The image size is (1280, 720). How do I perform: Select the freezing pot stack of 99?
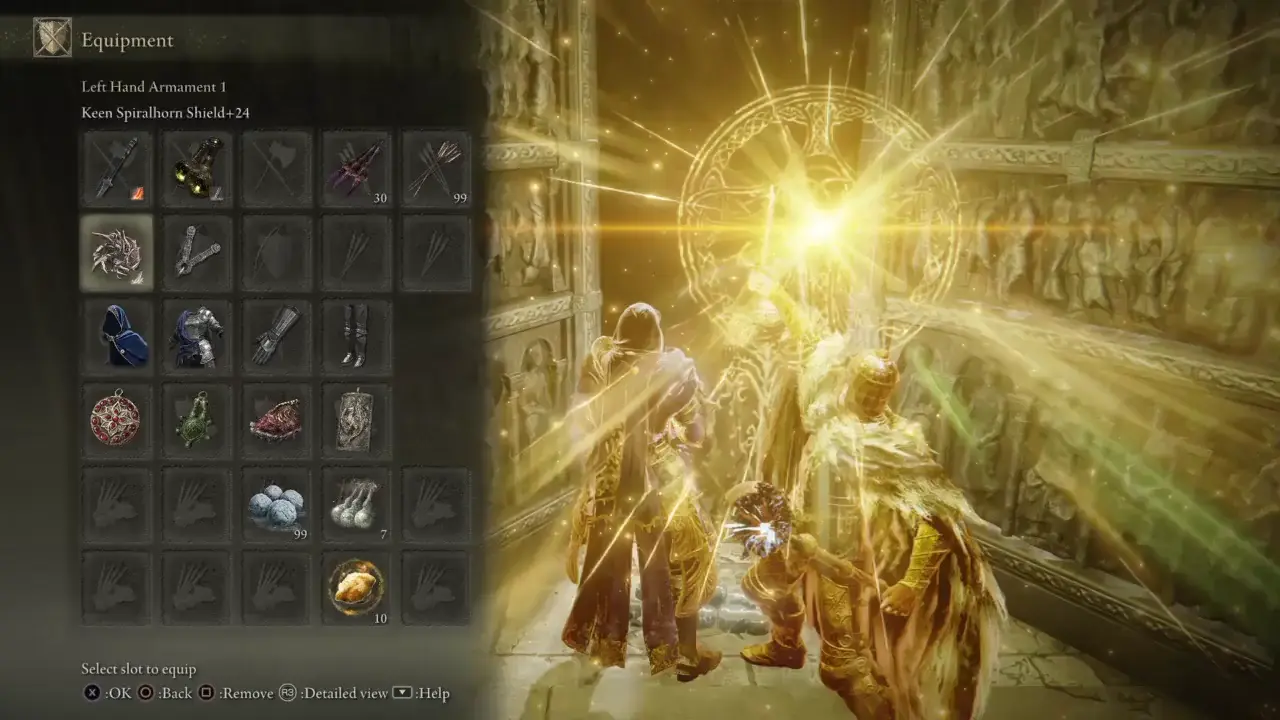[277, 503]
